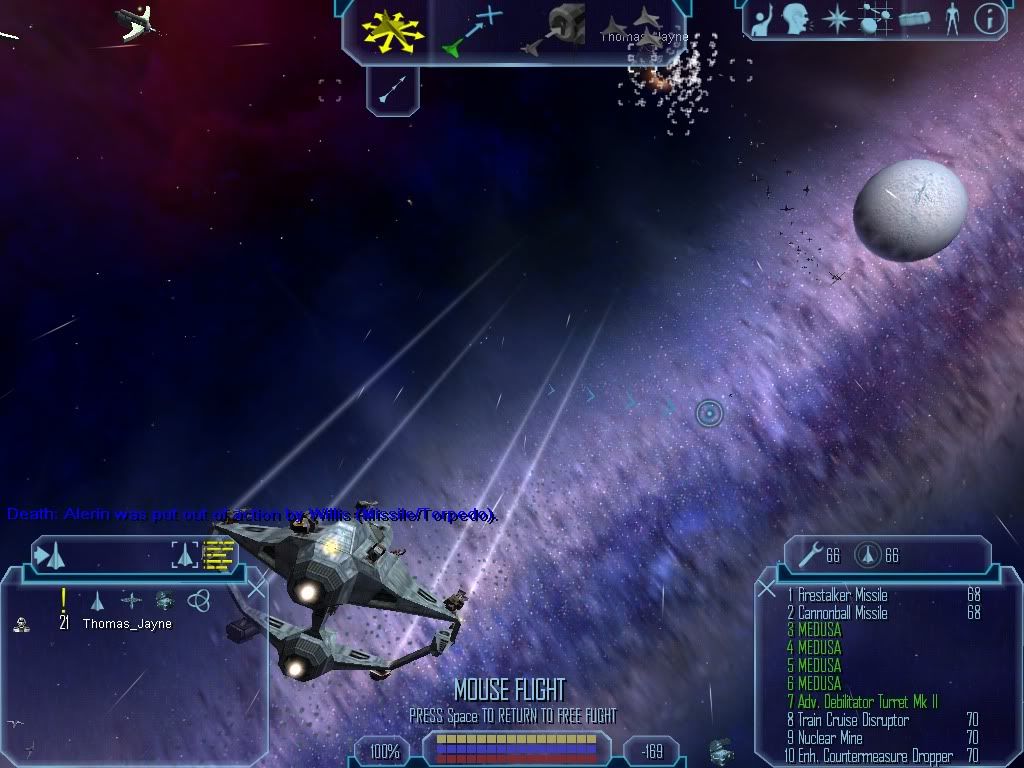1024x768 pixels.
Task: Open the talking head chat icon
Action: click(x=796, y=19)
